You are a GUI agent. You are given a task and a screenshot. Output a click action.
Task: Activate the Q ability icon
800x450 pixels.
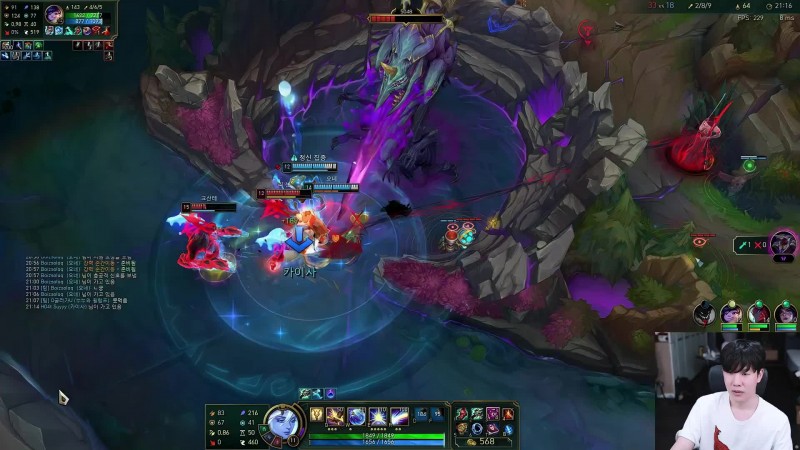pos(334,416)
